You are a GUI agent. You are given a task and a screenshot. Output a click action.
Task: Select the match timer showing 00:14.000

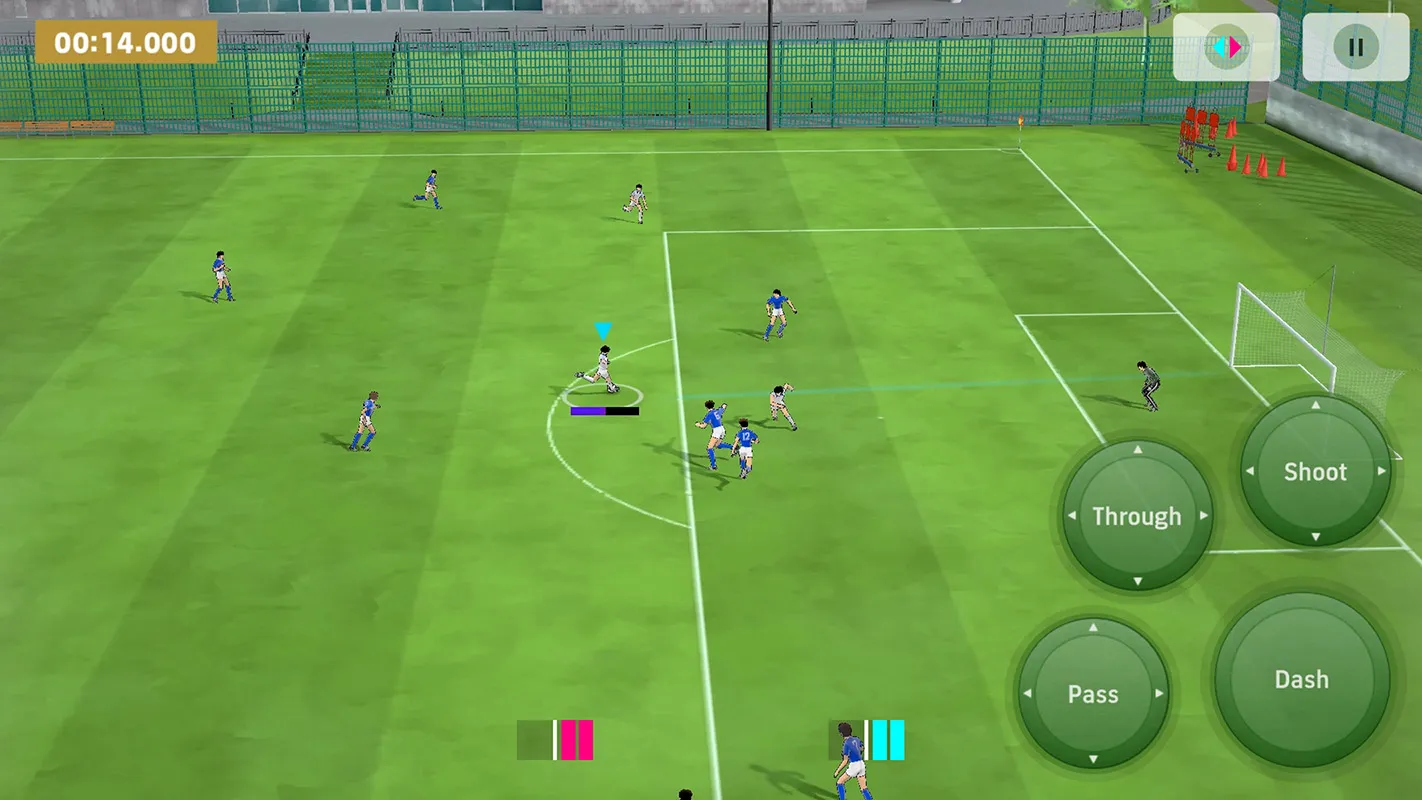[x=125, y=43]
